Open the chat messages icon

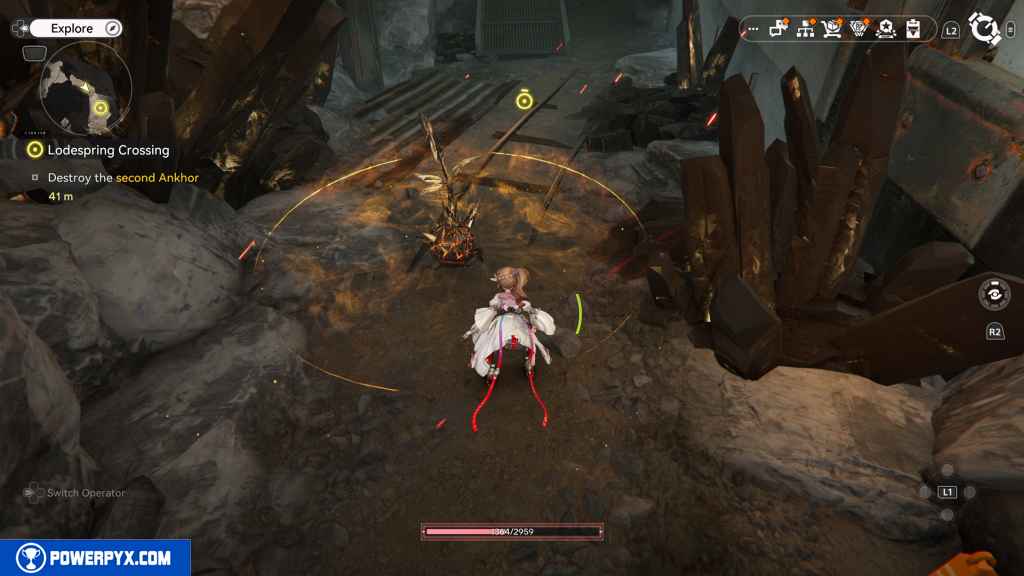tap(779, 29)
